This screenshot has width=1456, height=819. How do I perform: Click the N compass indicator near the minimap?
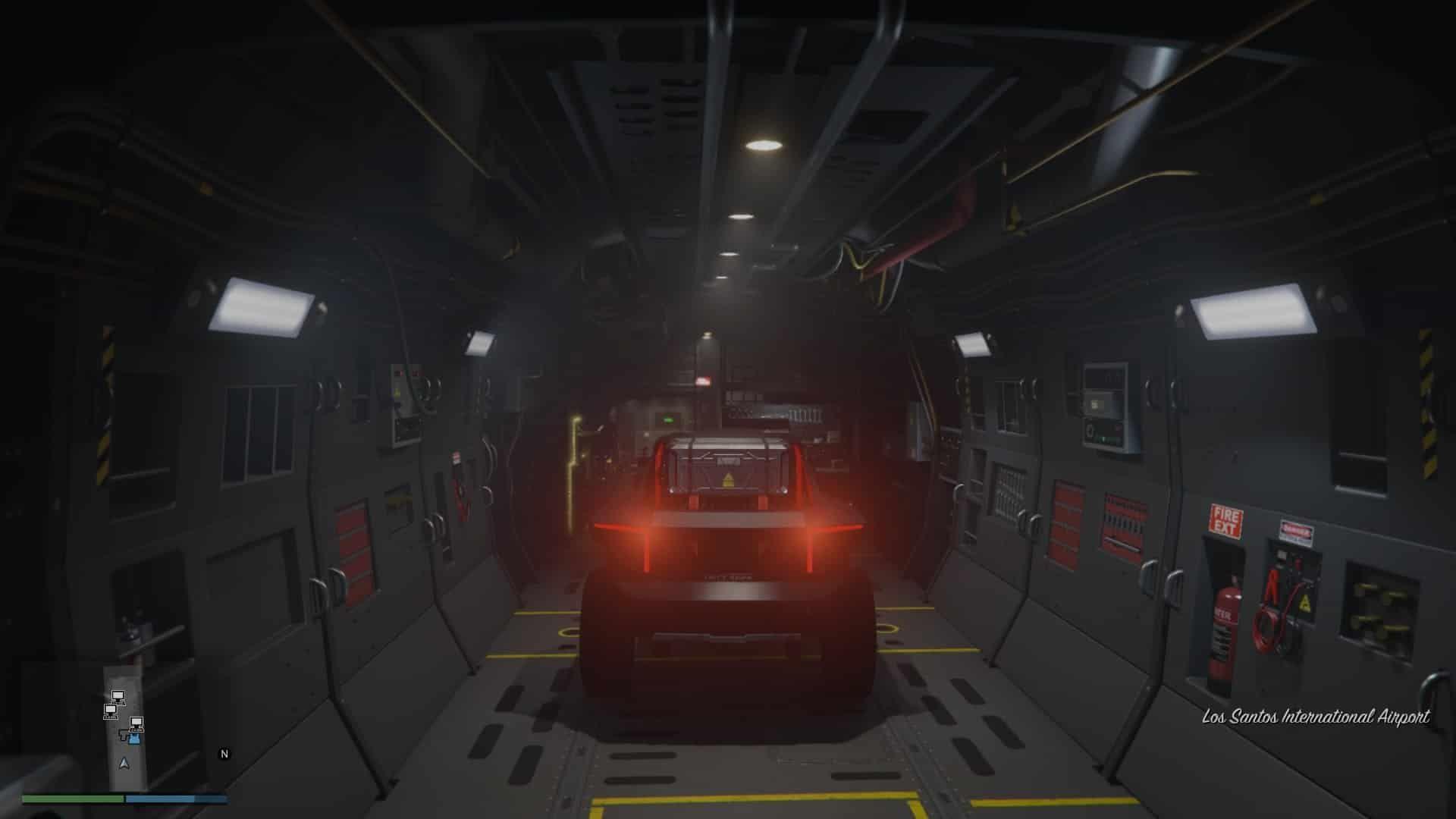[223, 753]
